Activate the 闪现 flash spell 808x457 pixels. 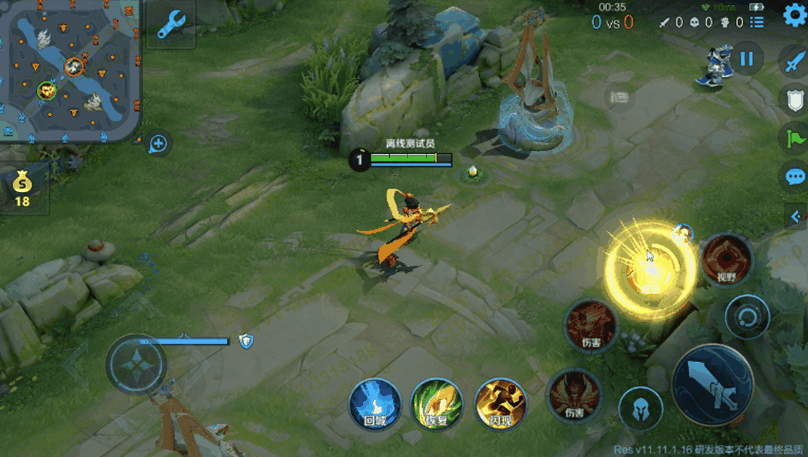point(500,405)
